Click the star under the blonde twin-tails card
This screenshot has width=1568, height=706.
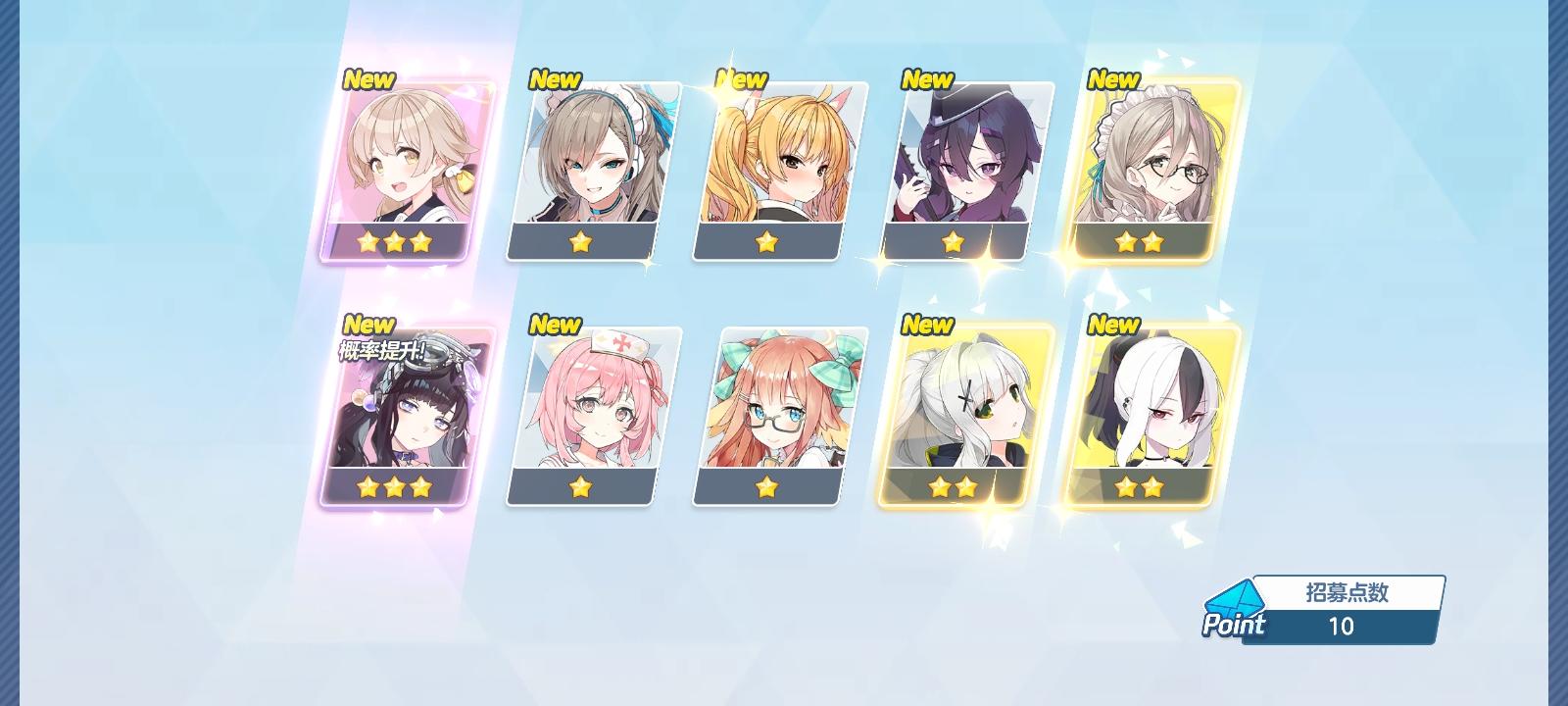tap(767, 243)
